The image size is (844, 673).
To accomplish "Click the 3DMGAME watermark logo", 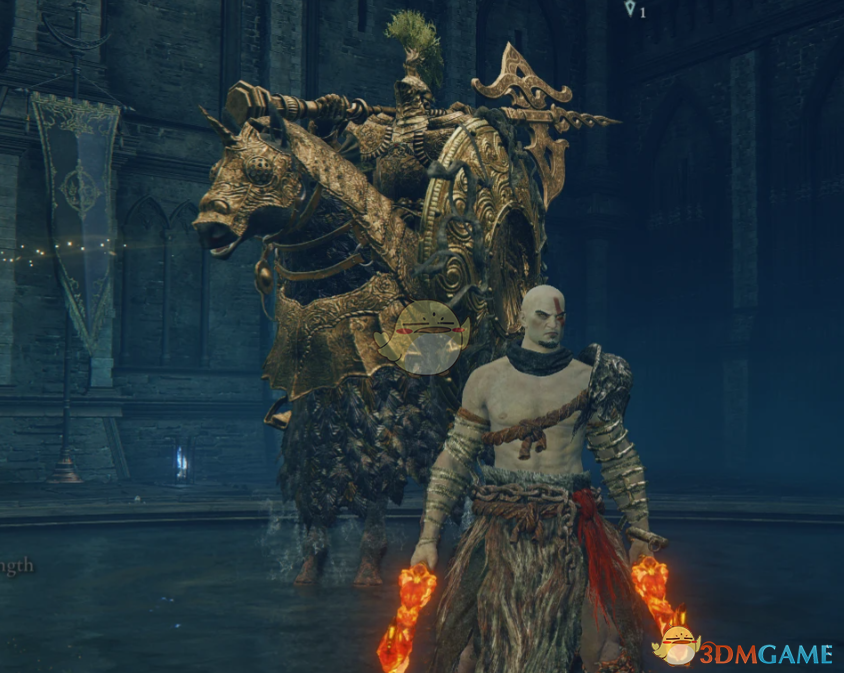I will coord(746,651).
